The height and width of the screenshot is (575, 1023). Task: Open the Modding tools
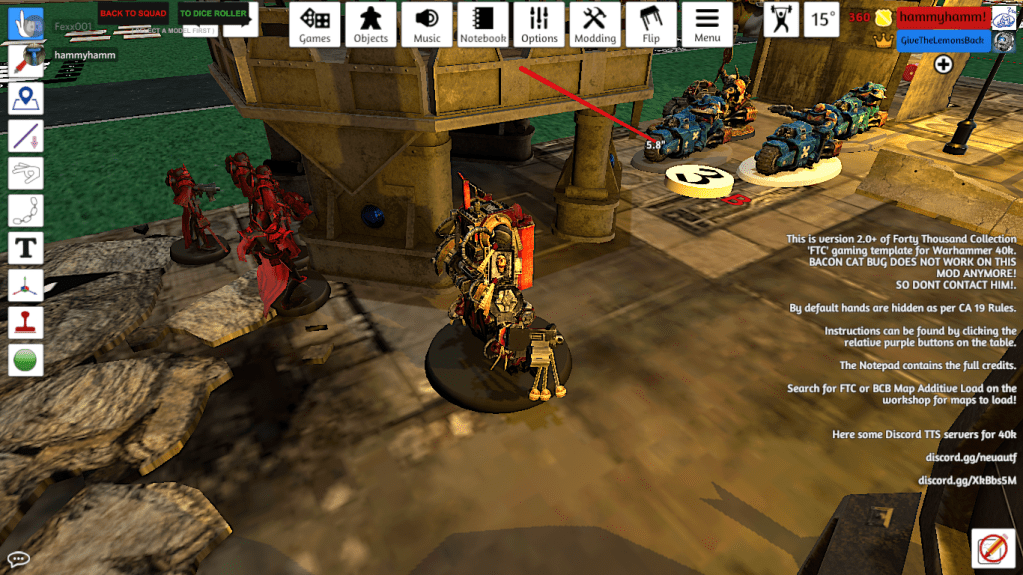click(595, 24)
